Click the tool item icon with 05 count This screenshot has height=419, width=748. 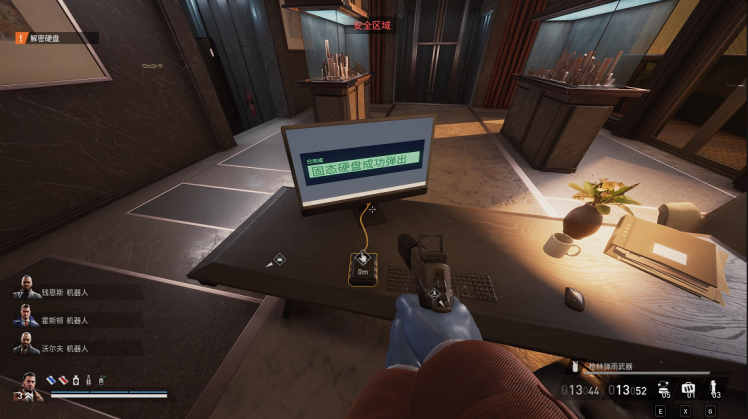663,388
